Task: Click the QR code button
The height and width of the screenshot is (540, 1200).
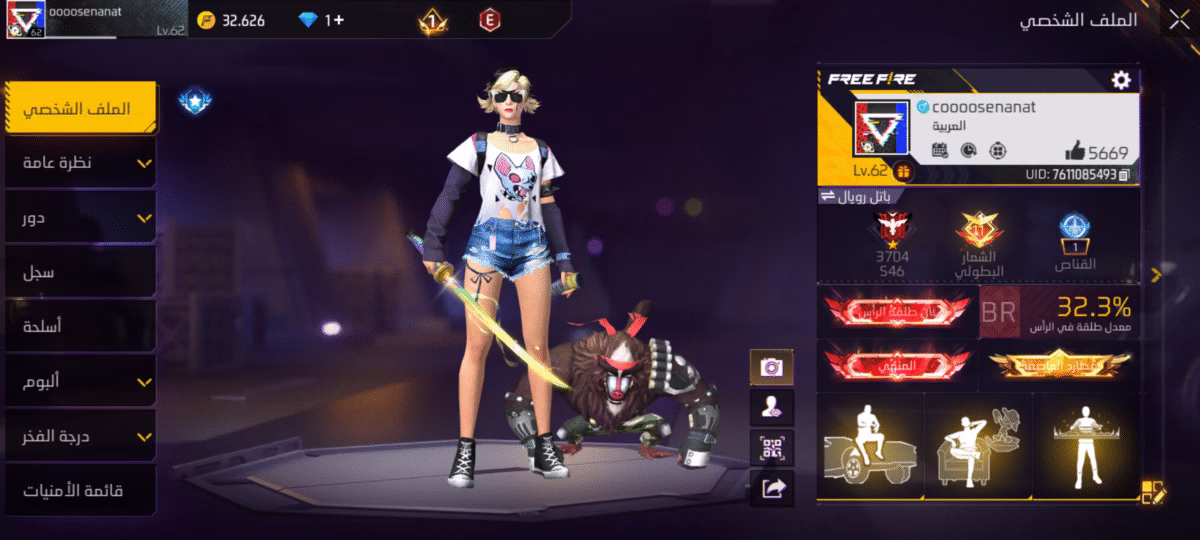Action: point(771,447)
